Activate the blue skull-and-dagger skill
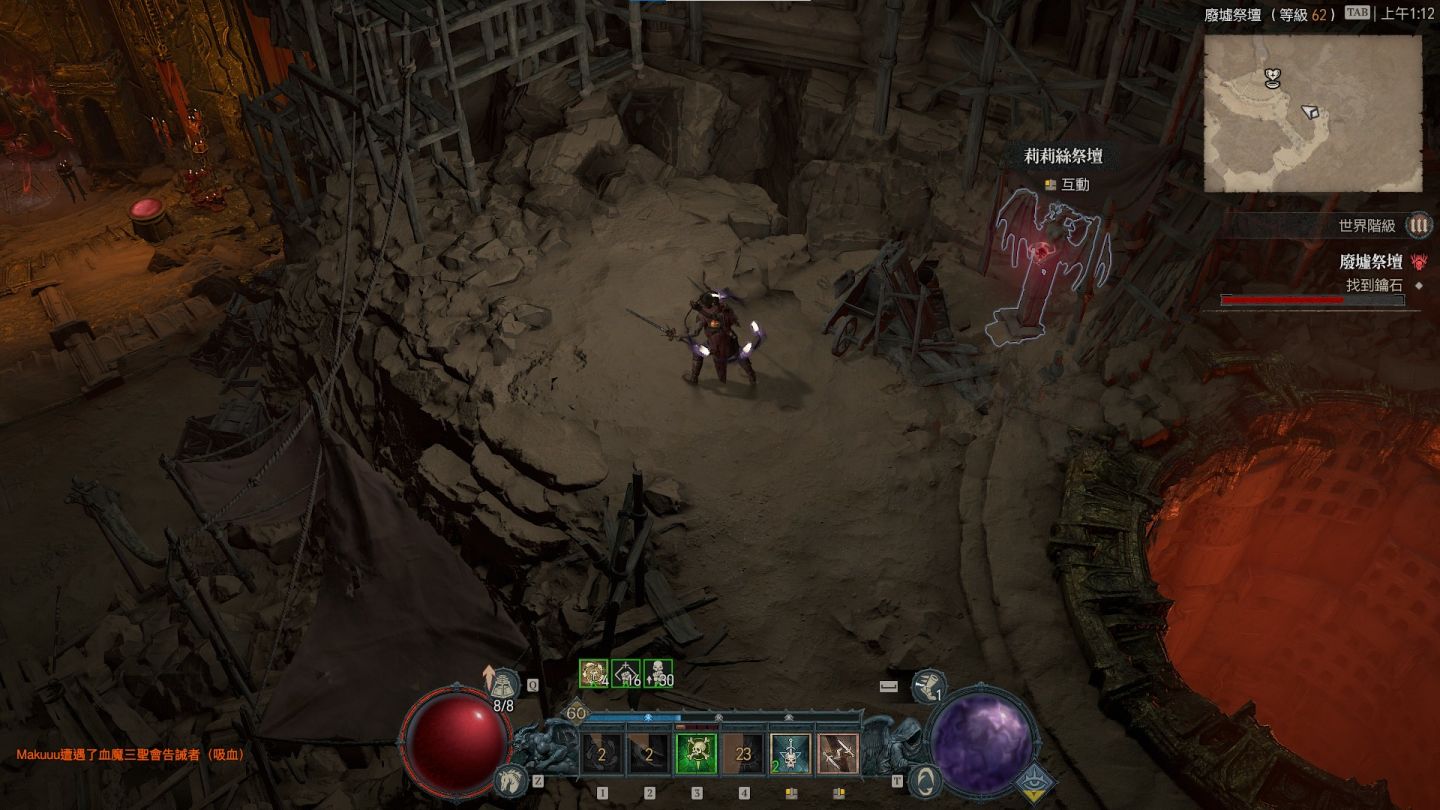The width and height of the screenshot is (1440, 810). click(791, 754)
